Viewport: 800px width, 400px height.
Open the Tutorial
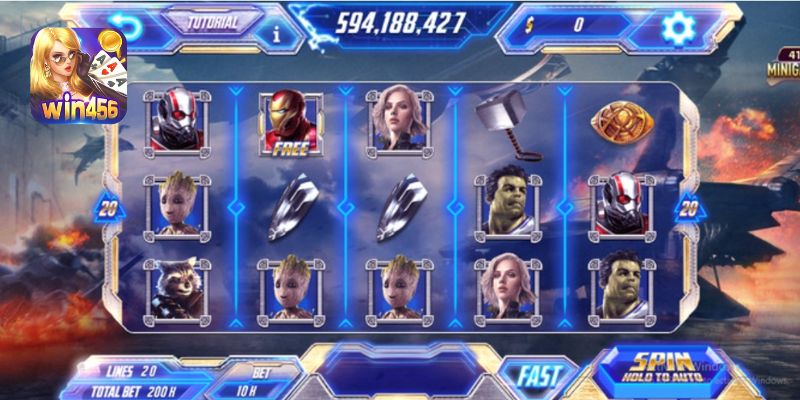pos(213,22)
